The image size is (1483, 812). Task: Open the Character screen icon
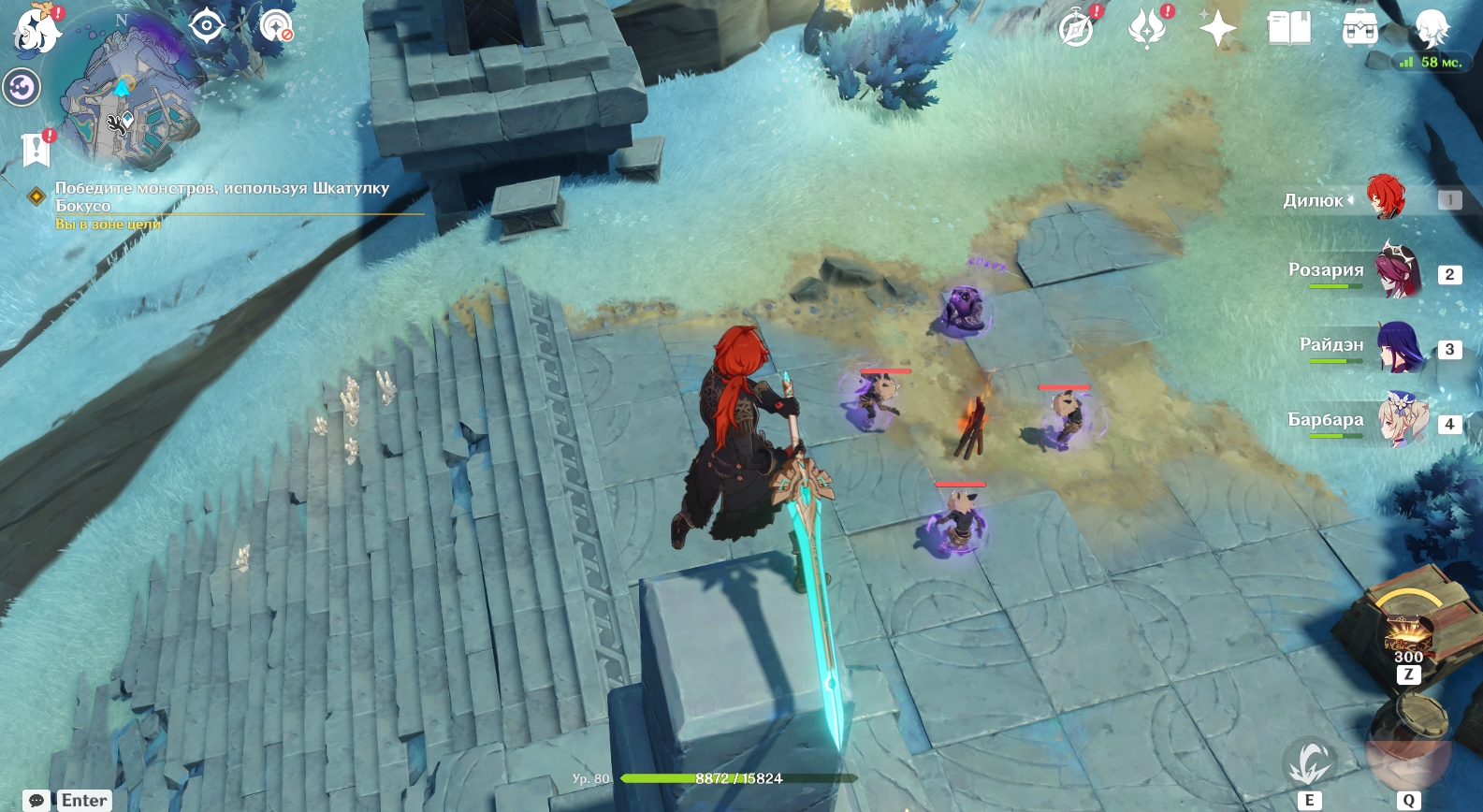coord(1431,28)
